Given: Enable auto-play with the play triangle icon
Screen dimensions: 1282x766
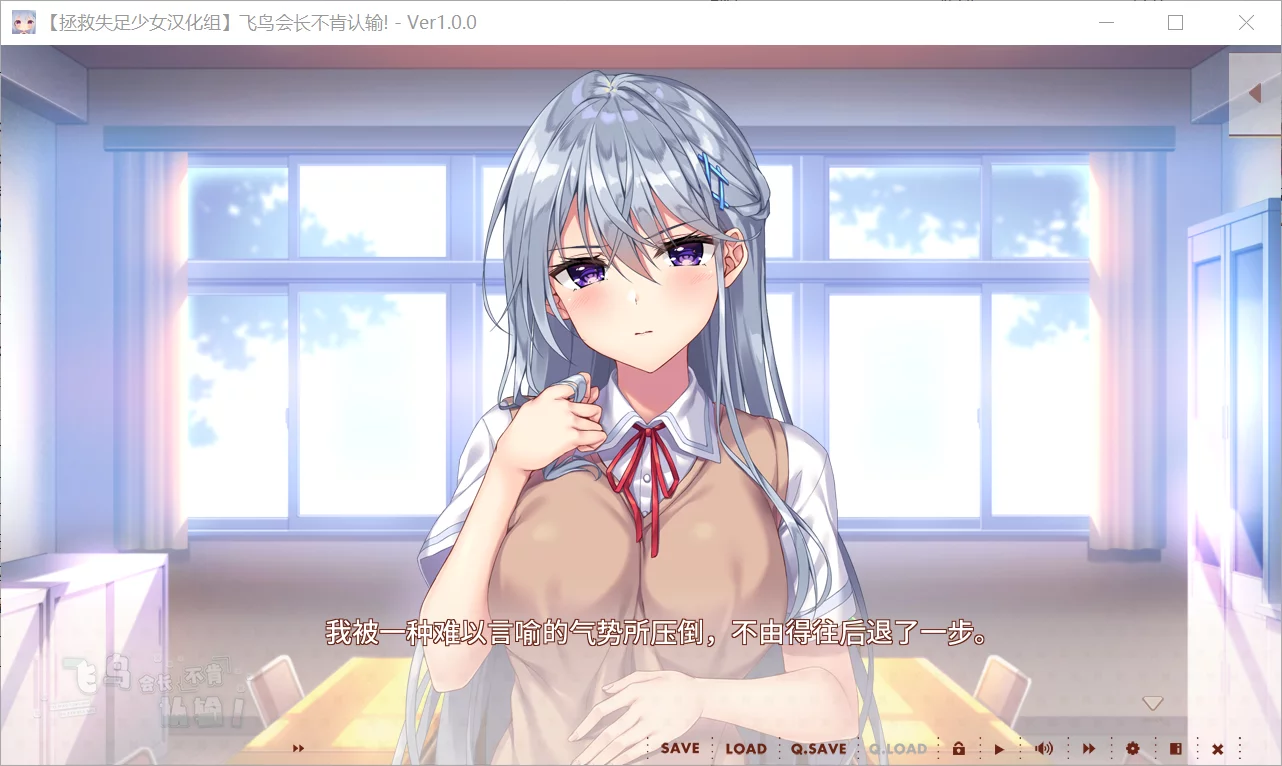Looking at the screenshot, I should coord(1000,748).
